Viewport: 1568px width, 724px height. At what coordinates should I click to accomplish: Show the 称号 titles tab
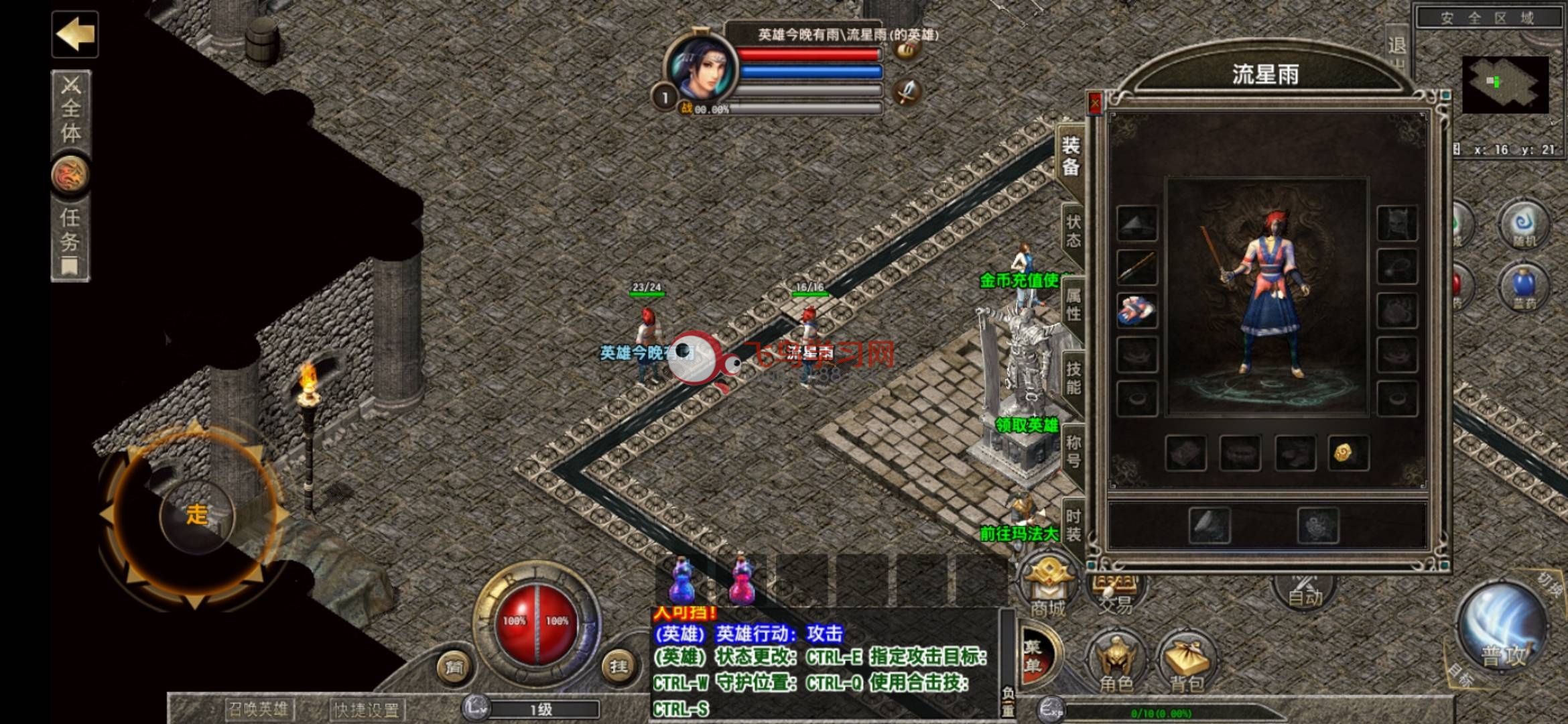click(1073, 451)
